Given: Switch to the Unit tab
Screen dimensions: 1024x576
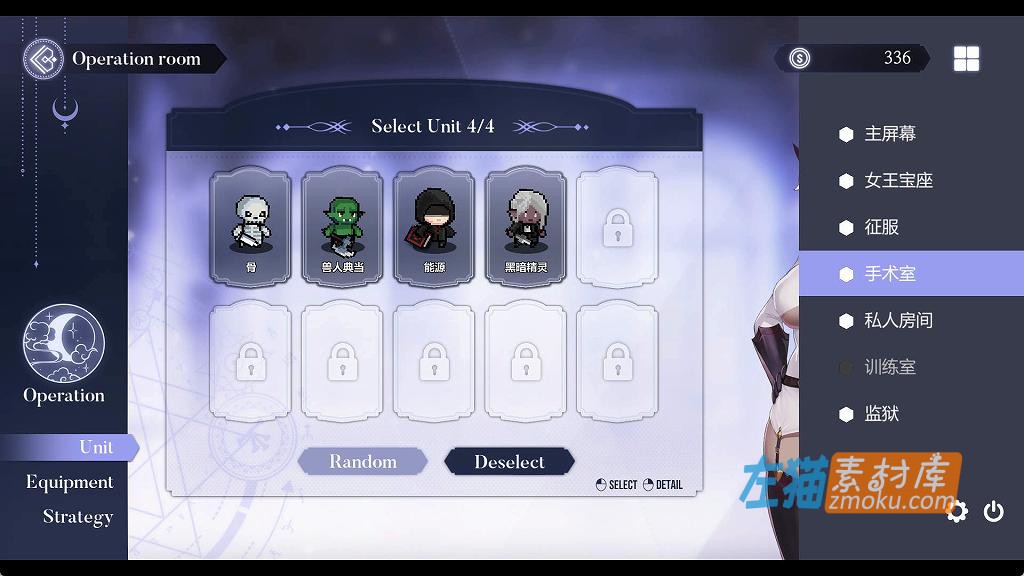Looking at the screenshot, I should click(x=96, y=447).
